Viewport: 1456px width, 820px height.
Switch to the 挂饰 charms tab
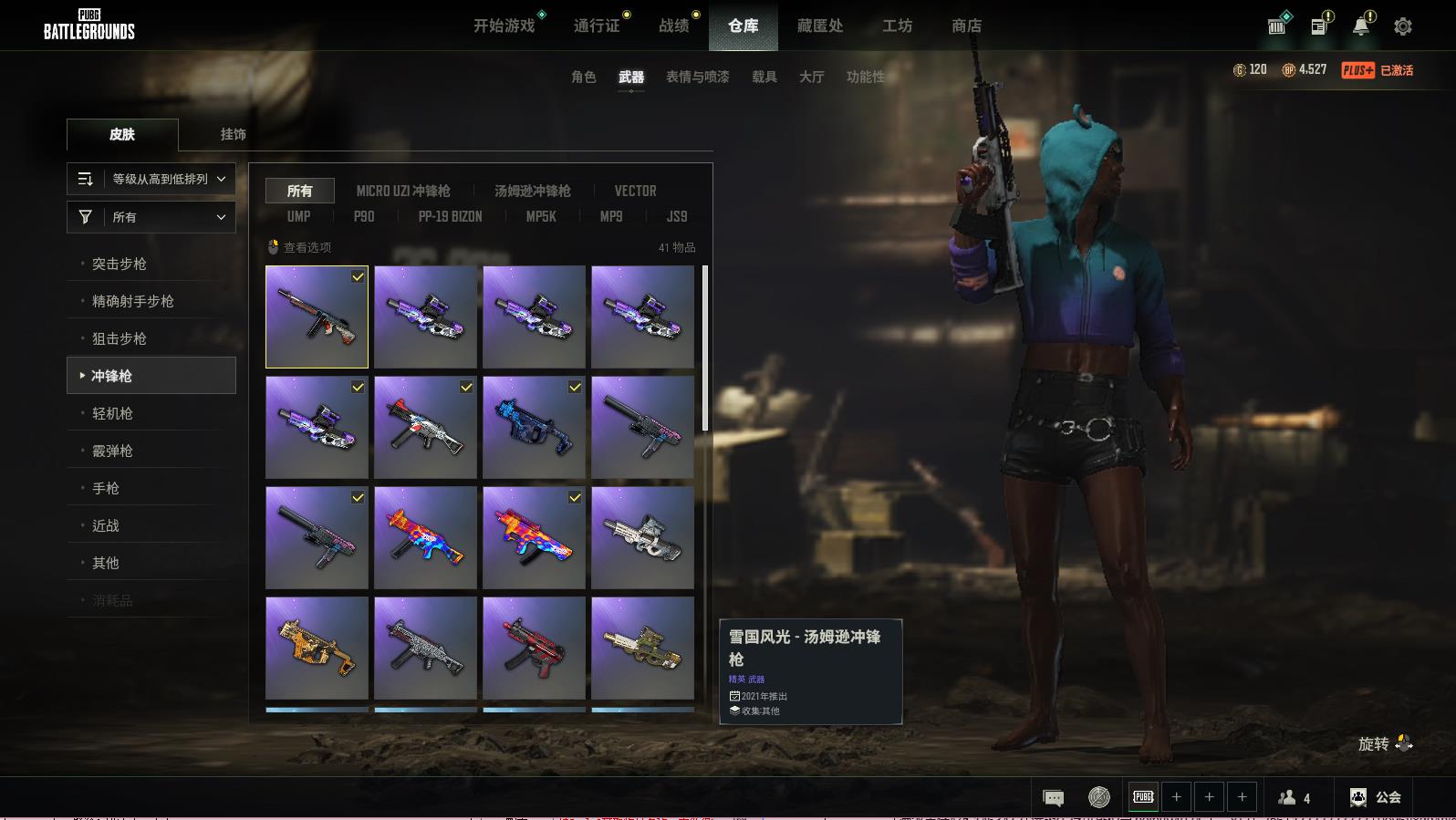233,134
